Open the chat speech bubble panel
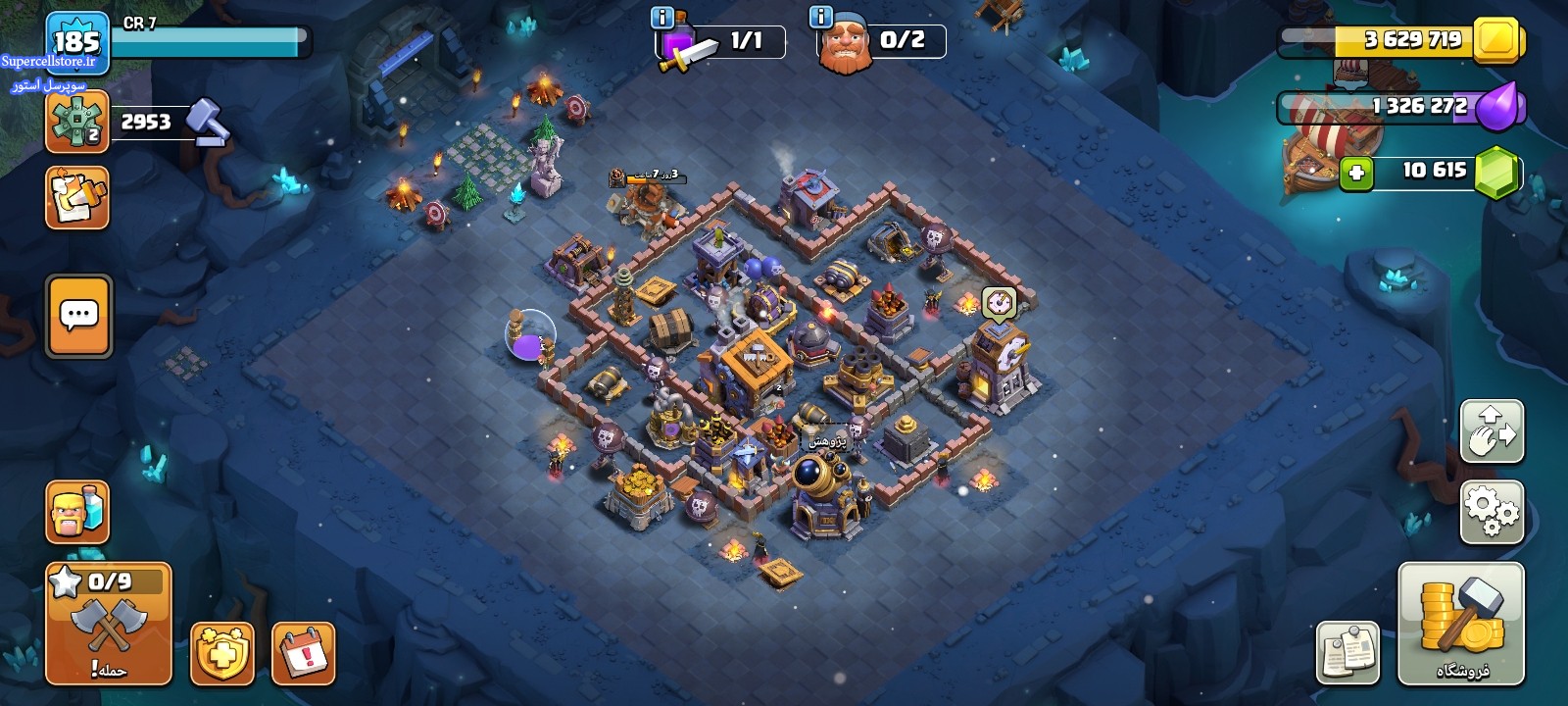The width and height of the screenshot is (1568, 706). click(79, 316)
